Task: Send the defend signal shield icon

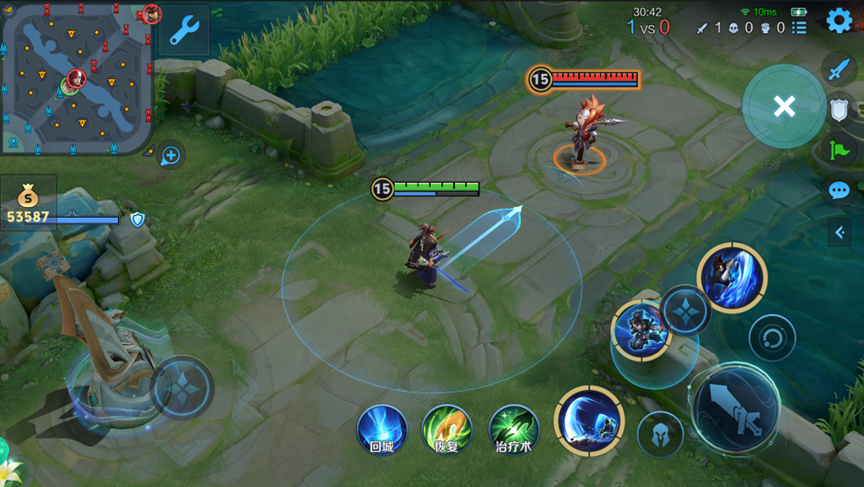Action: pos(838,110)
